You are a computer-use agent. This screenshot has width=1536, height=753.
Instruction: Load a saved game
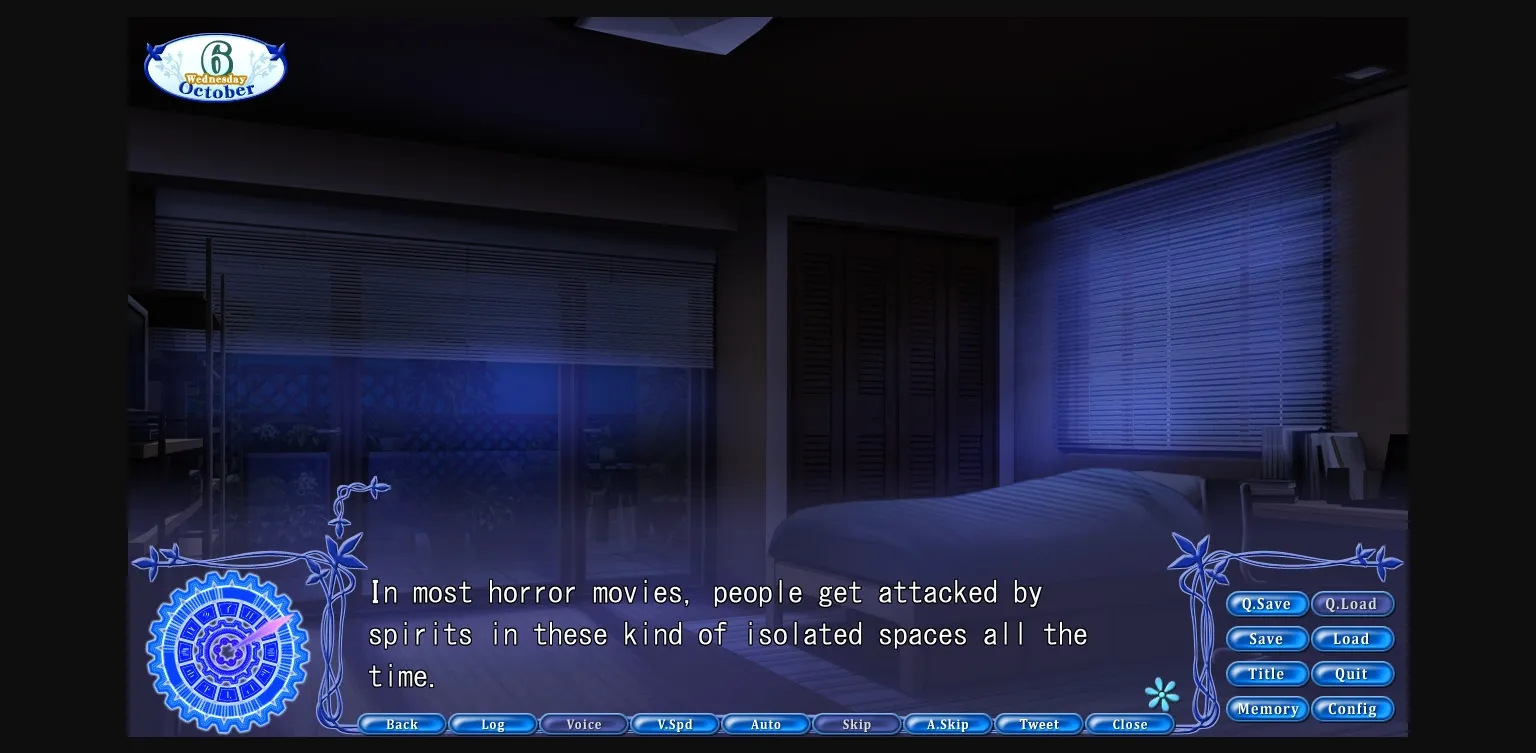(1353, 639)
